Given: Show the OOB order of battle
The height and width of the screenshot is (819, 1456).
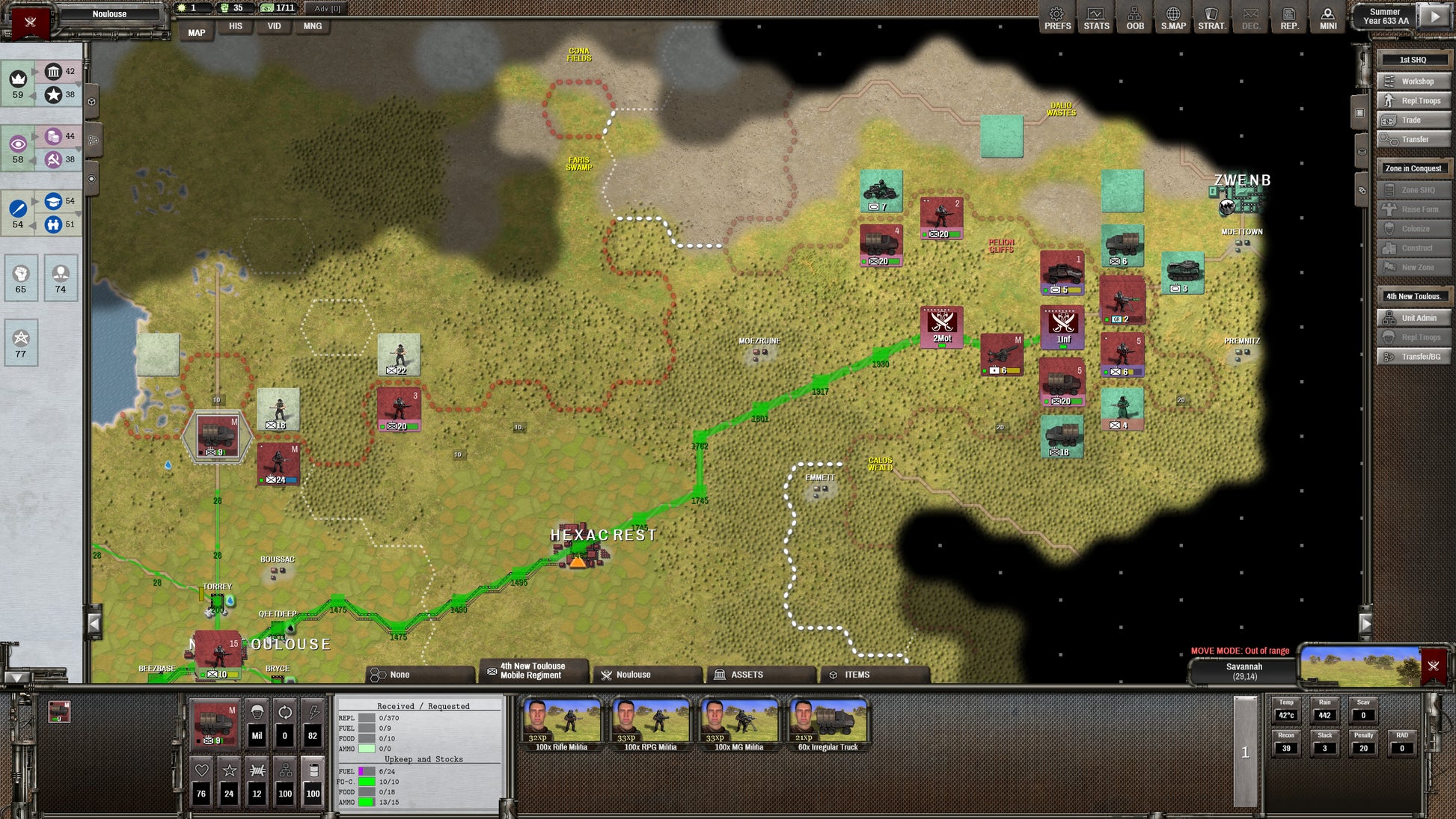Looking at the screenshot, I should point(1135,18).
